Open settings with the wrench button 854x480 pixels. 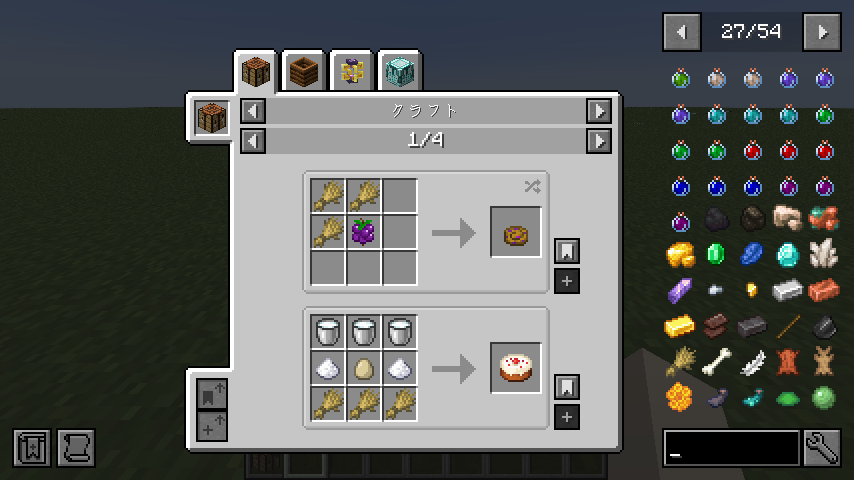(x=822, y=448)
